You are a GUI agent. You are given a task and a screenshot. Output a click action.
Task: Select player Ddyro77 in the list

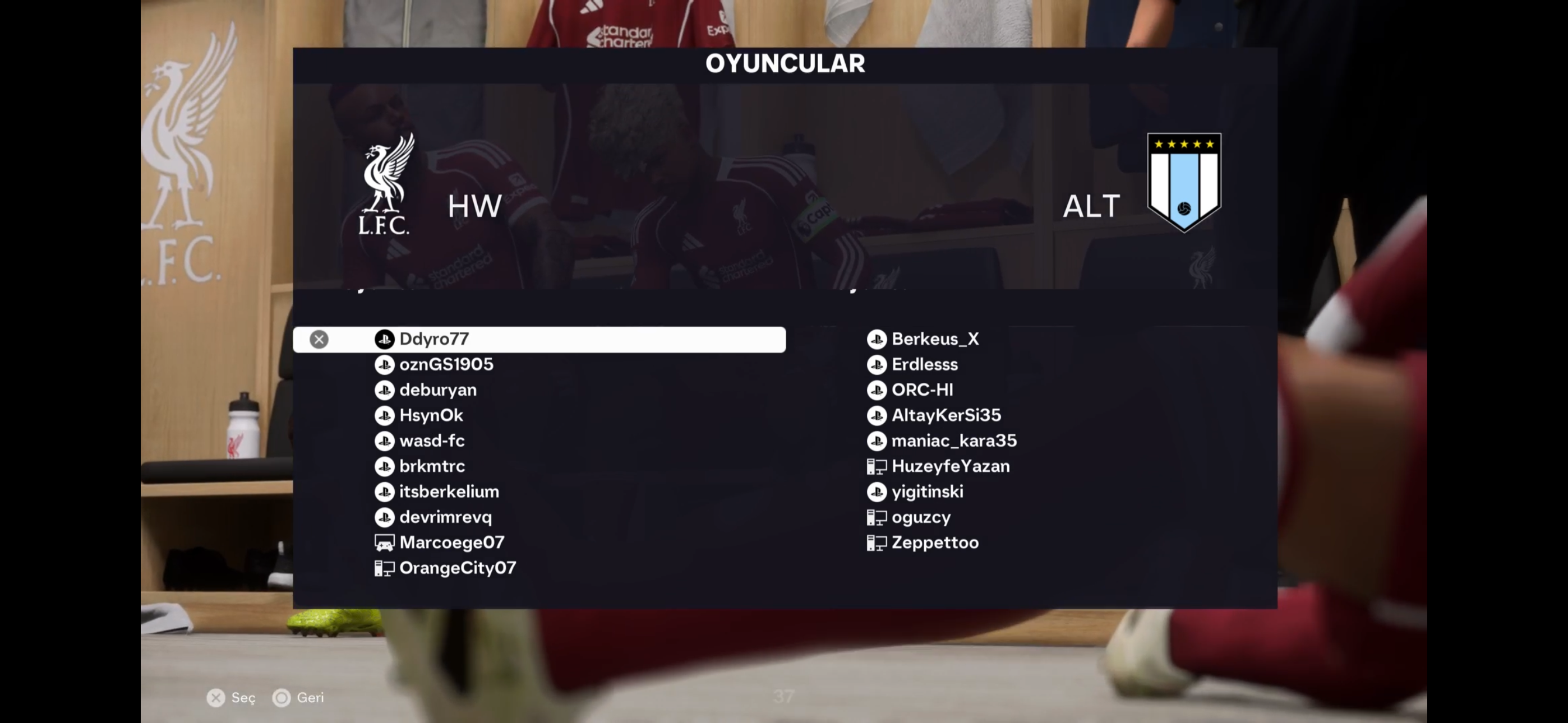(433, 339)
